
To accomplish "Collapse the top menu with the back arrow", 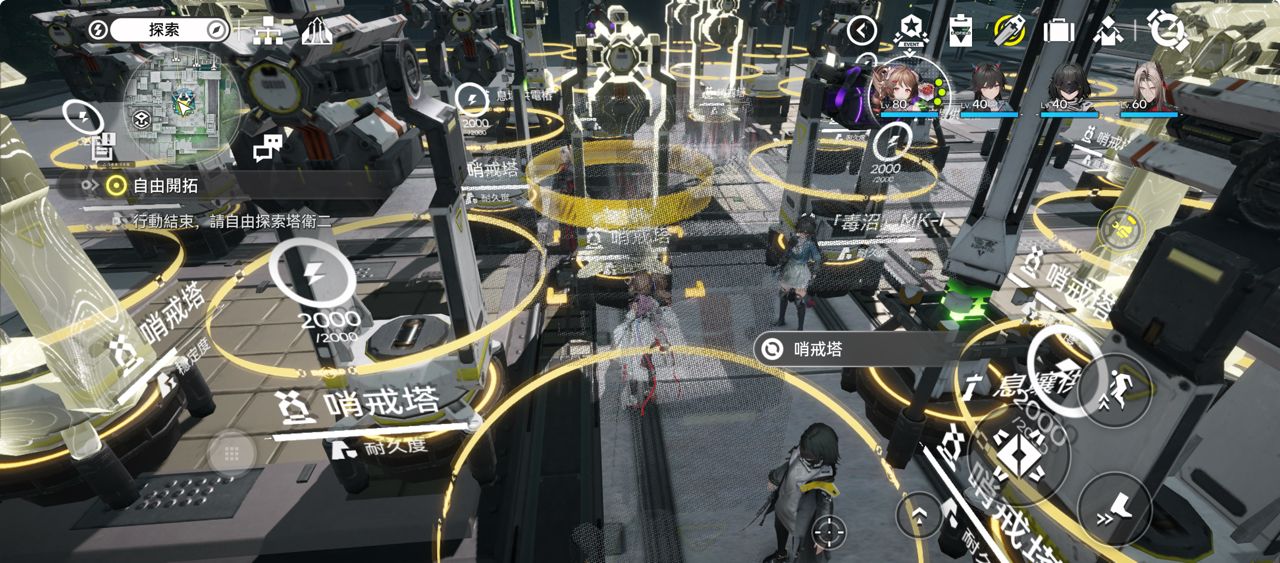I will [x=862, y=31].
